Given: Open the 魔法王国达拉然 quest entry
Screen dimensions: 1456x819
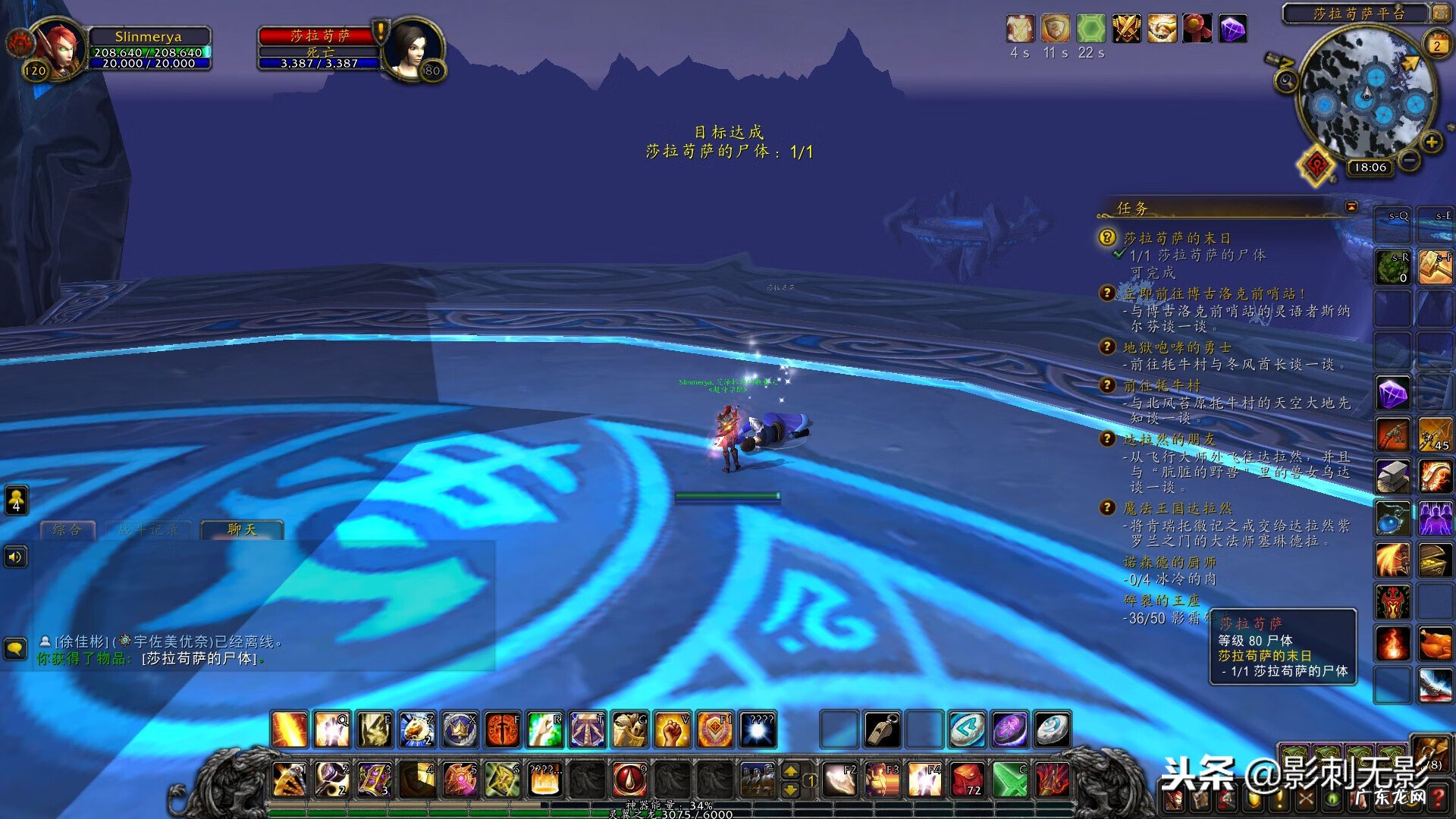Looking at the screenshot, I should tap(1177, 508).
